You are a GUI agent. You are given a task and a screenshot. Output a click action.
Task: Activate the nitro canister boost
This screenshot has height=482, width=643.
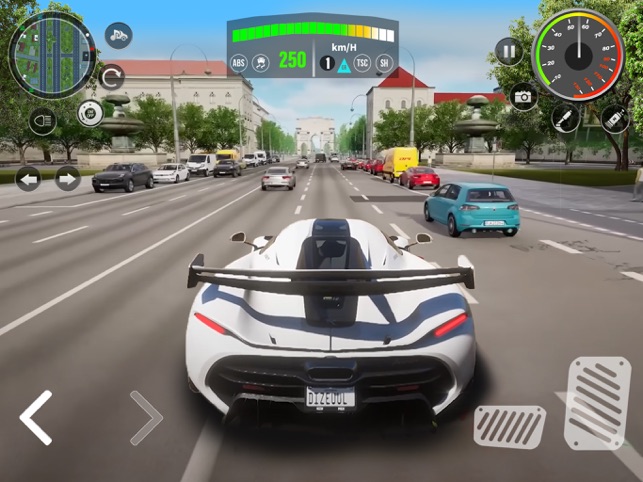613,120
